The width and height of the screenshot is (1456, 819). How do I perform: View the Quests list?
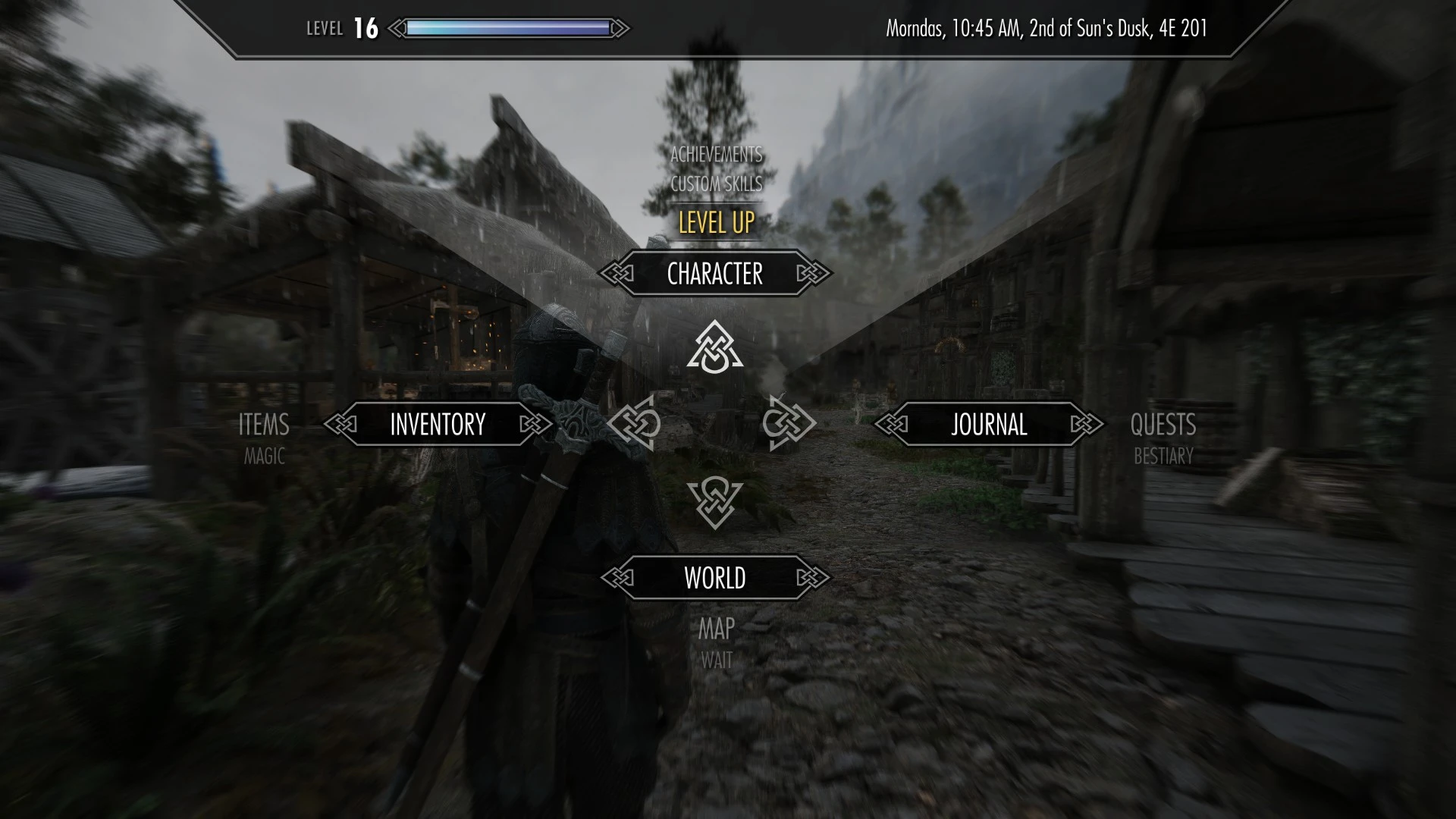point(1163,425)
